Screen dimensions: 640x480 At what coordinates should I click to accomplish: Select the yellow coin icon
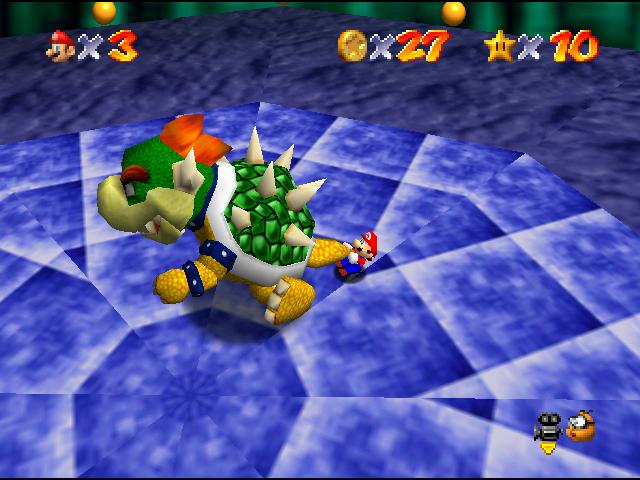(352, 45)
